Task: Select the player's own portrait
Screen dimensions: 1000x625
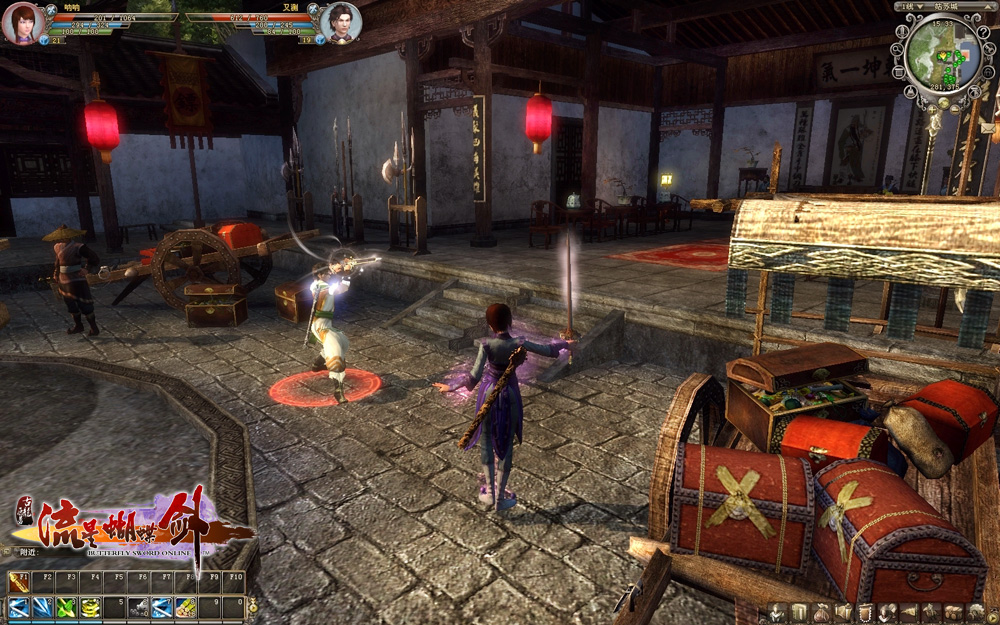Action: point(20,22)
